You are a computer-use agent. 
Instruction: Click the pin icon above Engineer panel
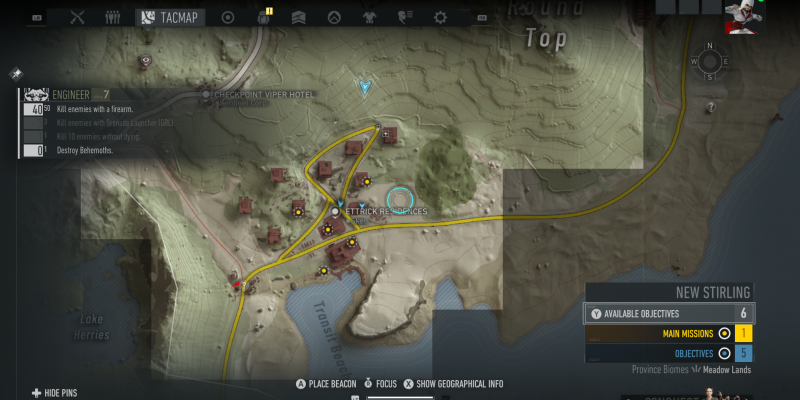click(17, 74)
